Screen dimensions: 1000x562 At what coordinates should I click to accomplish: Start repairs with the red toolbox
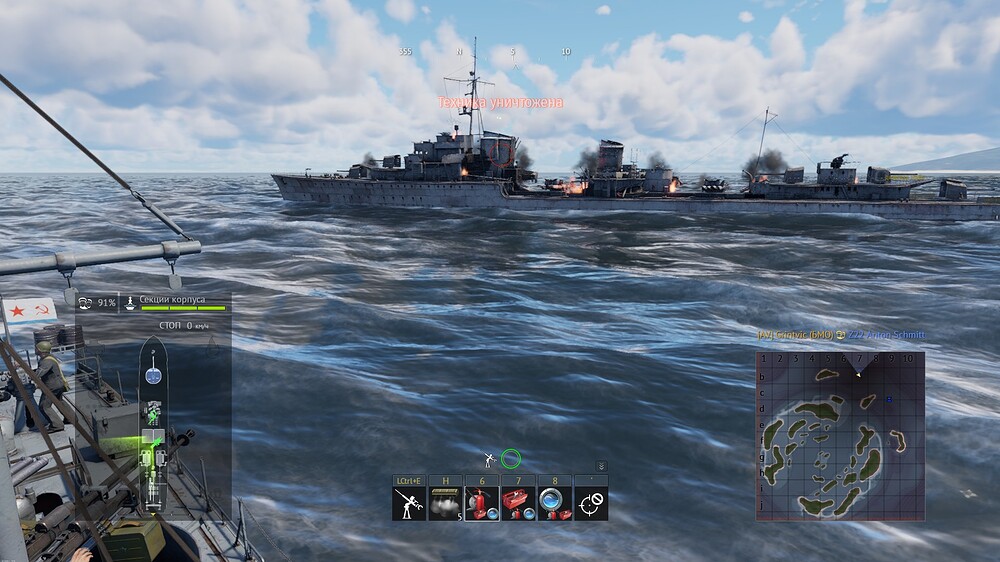[517, 503]
